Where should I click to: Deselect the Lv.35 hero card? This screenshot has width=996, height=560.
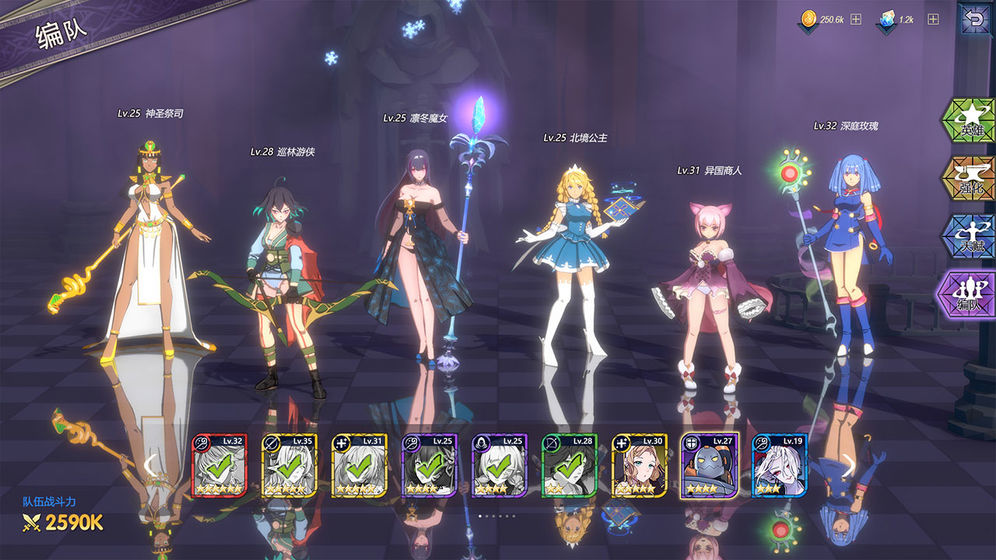[289, 465]
